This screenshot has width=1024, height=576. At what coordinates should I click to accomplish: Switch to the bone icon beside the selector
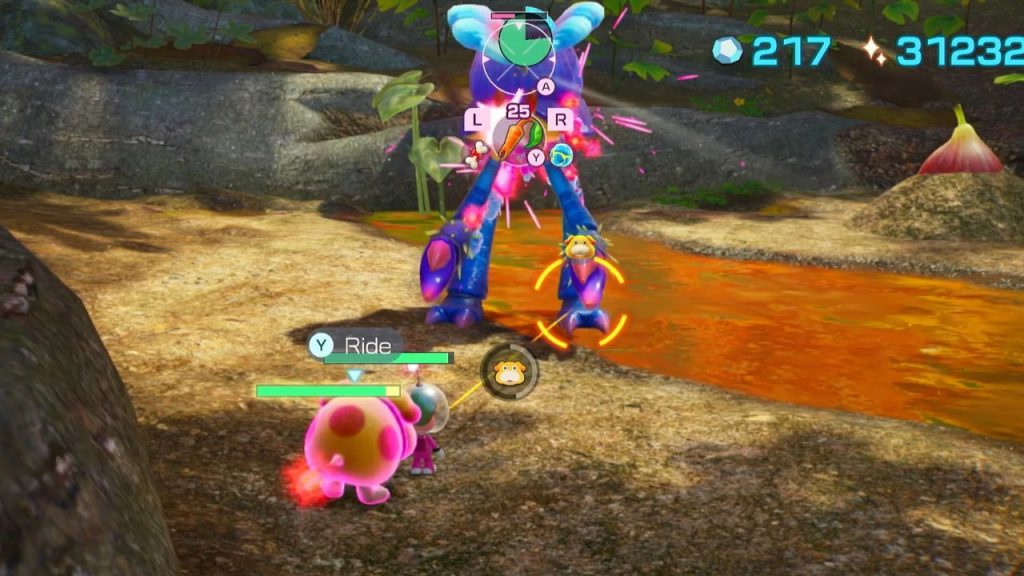pyautogui.click(x=482, y=151)
